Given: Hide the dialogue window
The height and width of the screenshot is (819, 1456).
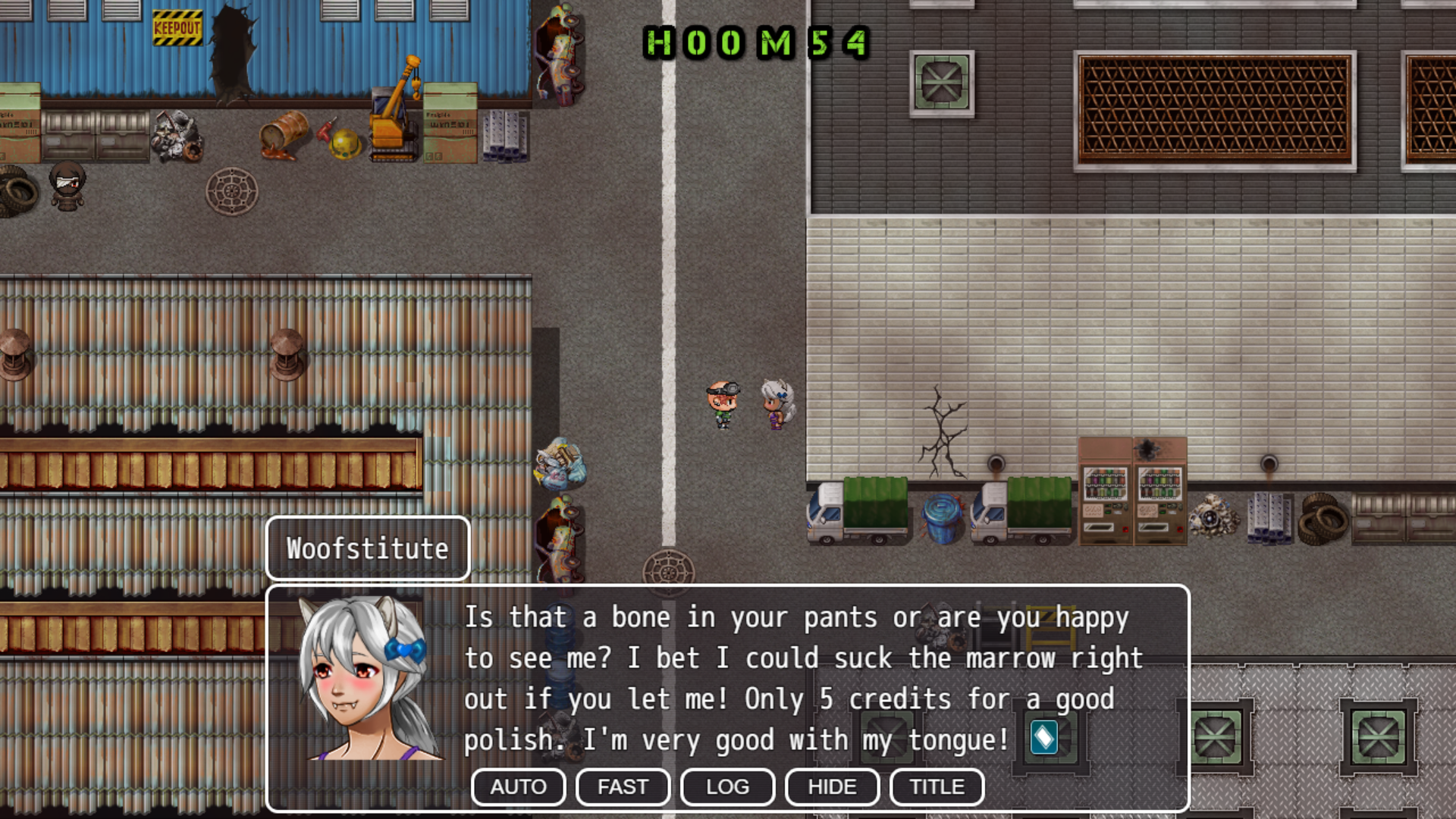Looking at the screenshot, I should (832, 786).
